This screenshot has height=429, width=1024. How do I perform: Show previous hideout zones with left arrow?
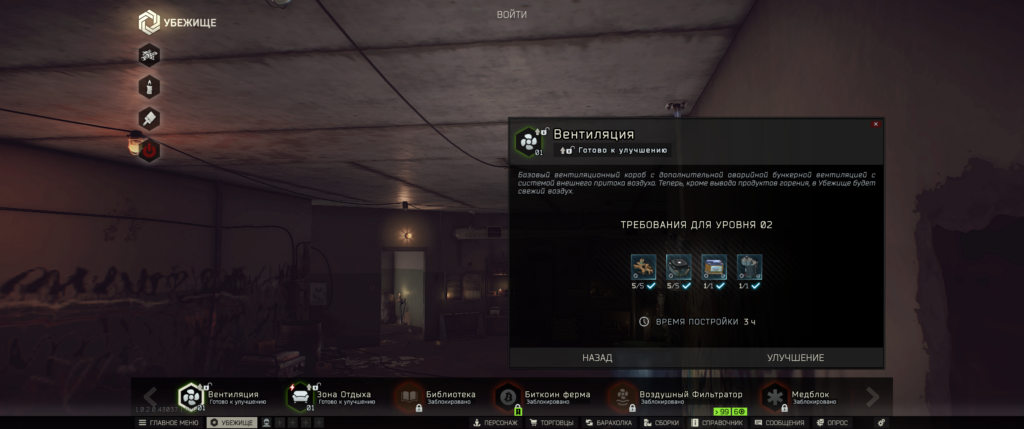(x=152, y=397)
